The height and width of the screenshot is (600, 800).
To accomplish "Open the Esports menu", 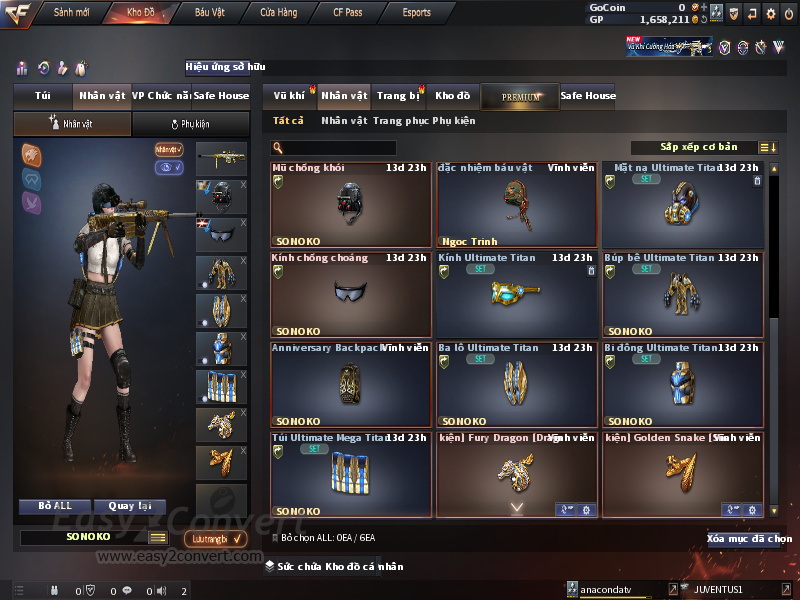I will click(416, 13).
